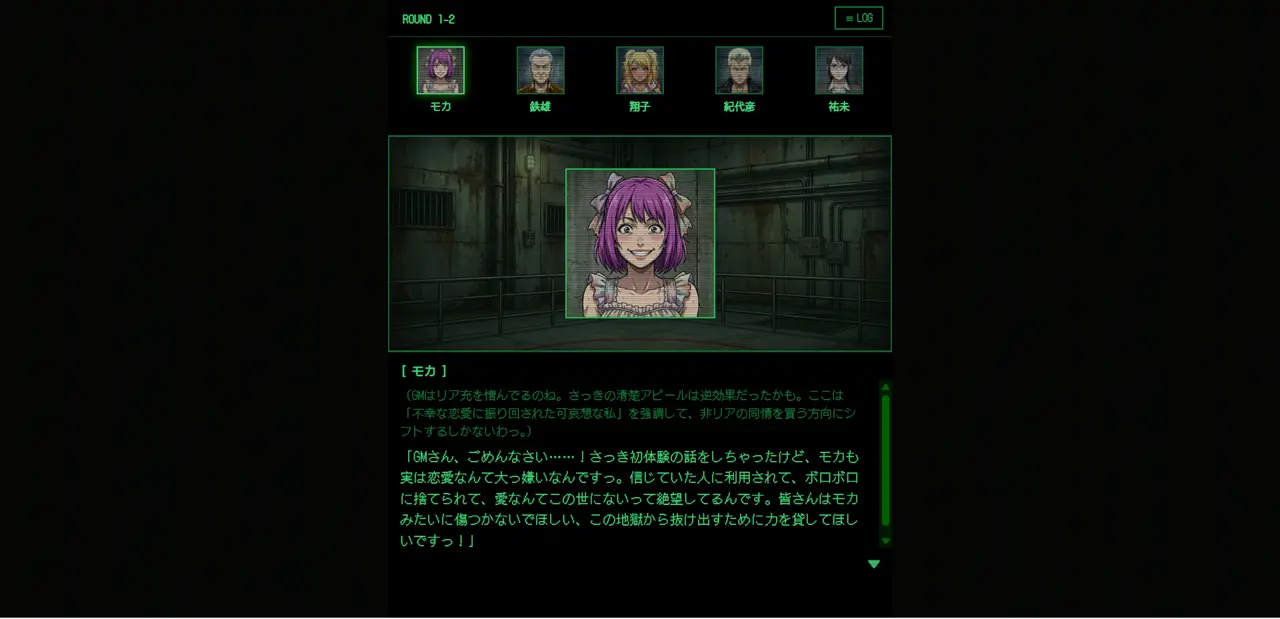Image resolution: width=1280 pixels, height=619 pixels.
Task: Pick the 紀代彦 character portrait
Action: (x=739, y=71)
